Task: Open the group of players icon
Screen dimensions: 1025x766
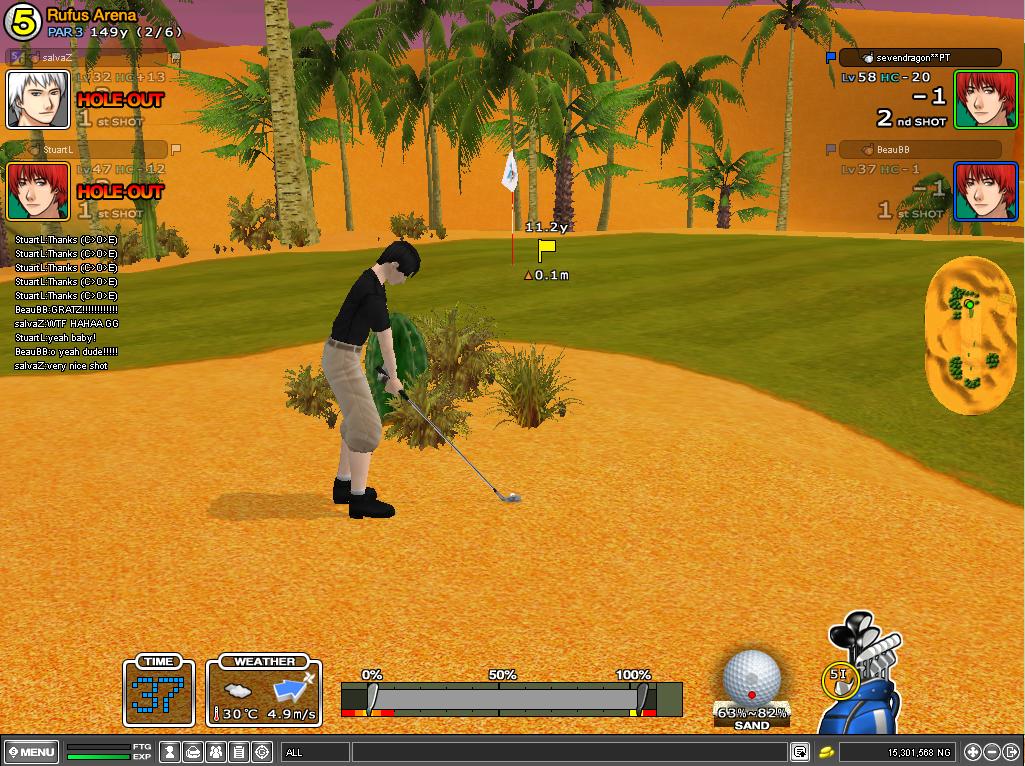Action: (x=216, y=752)
